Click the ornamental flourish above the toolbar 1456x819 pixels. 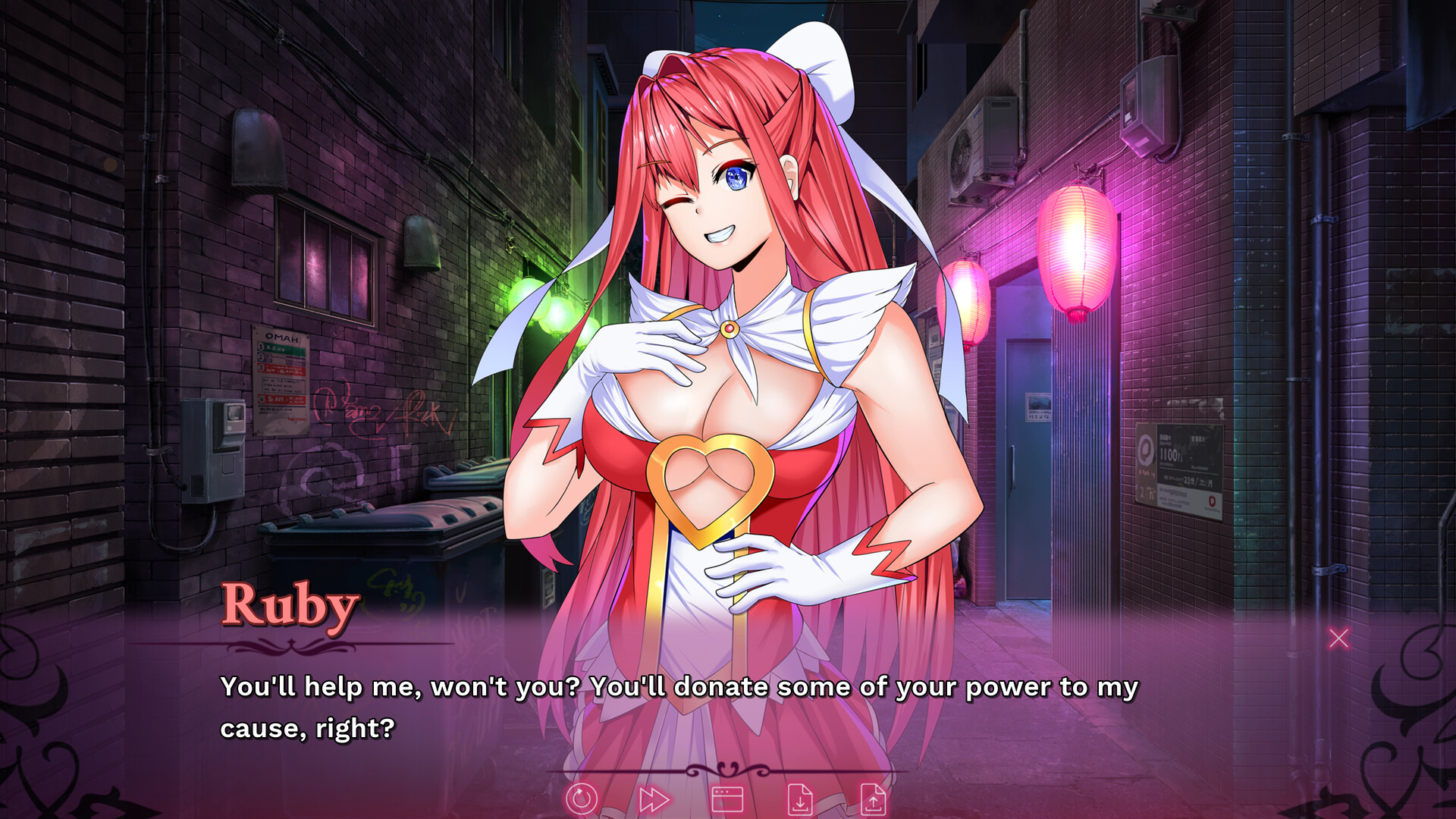click(x=728, y=768)
